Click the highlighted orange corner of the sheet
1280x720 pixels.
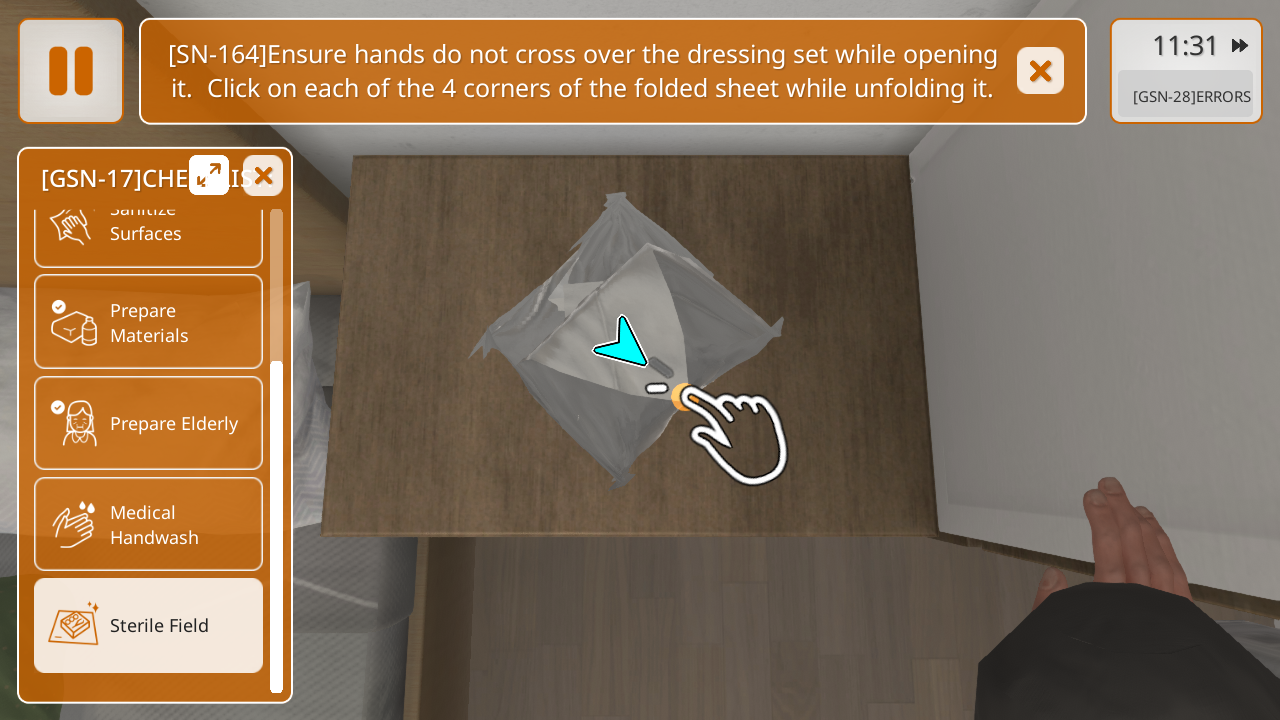[x=683, y=396]
